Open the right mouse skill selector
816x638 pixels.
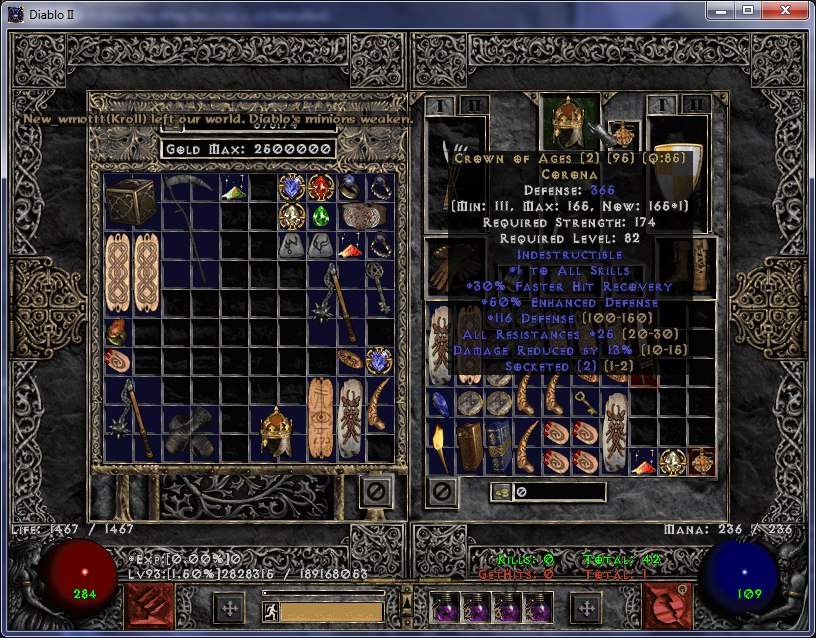(667, 607)
